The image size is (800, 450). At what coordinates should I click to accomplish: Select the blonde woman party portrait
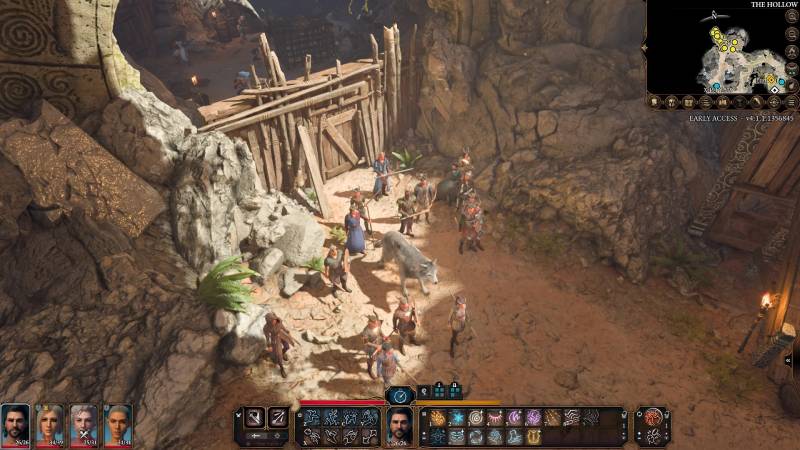pyautogui.click(x=50, y=424)
